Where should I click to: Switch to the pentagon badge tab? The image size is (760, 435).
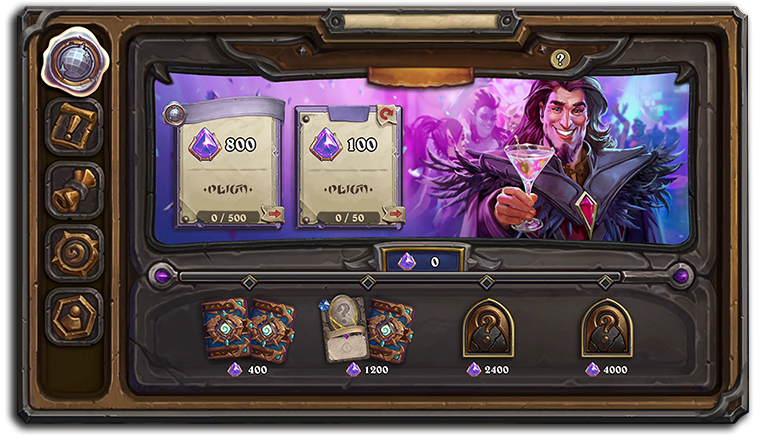point(73,315)
